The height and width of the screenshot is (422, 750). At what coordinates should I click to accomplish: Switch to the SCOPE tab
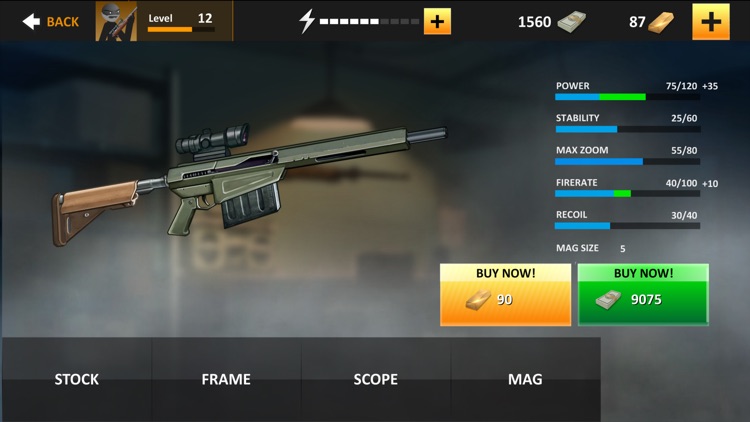point(376,379)
